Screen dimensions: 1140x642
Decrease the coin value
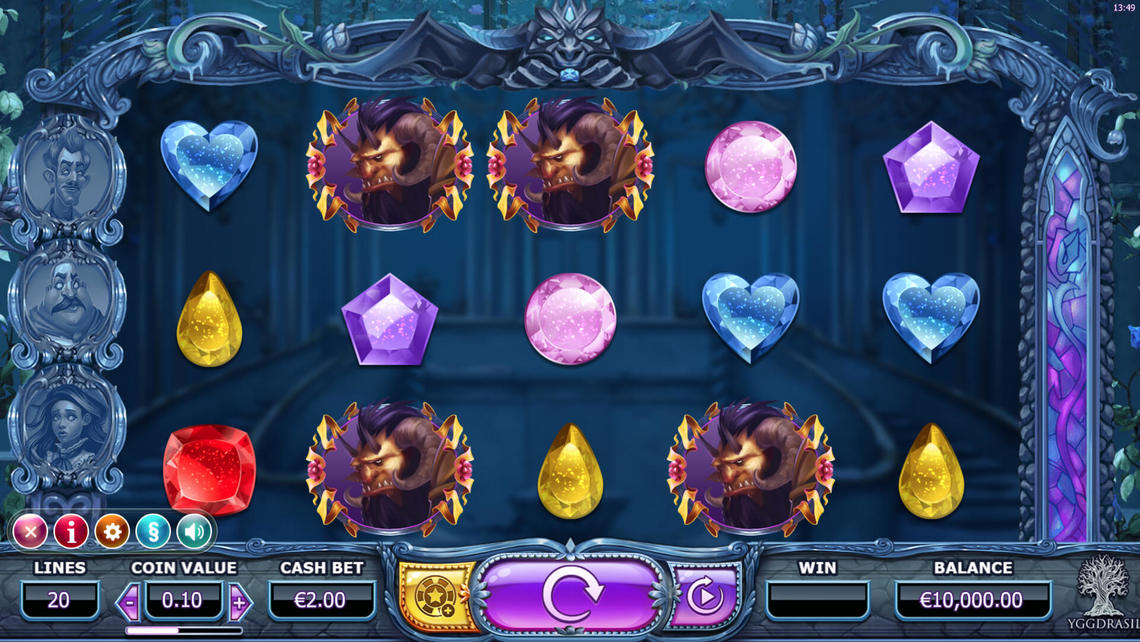pos(129,602)
